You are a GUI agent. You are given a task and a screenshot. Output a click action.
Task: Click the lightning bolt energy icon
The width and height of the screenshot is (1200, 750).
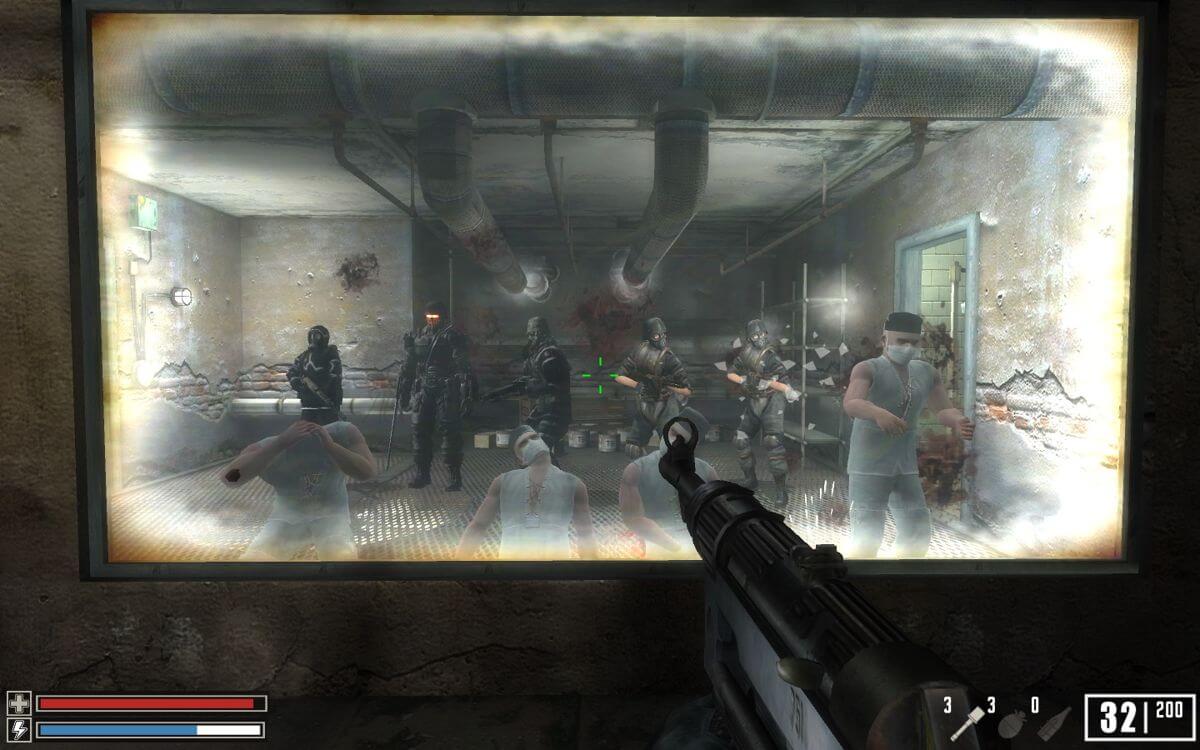point(19,729)
